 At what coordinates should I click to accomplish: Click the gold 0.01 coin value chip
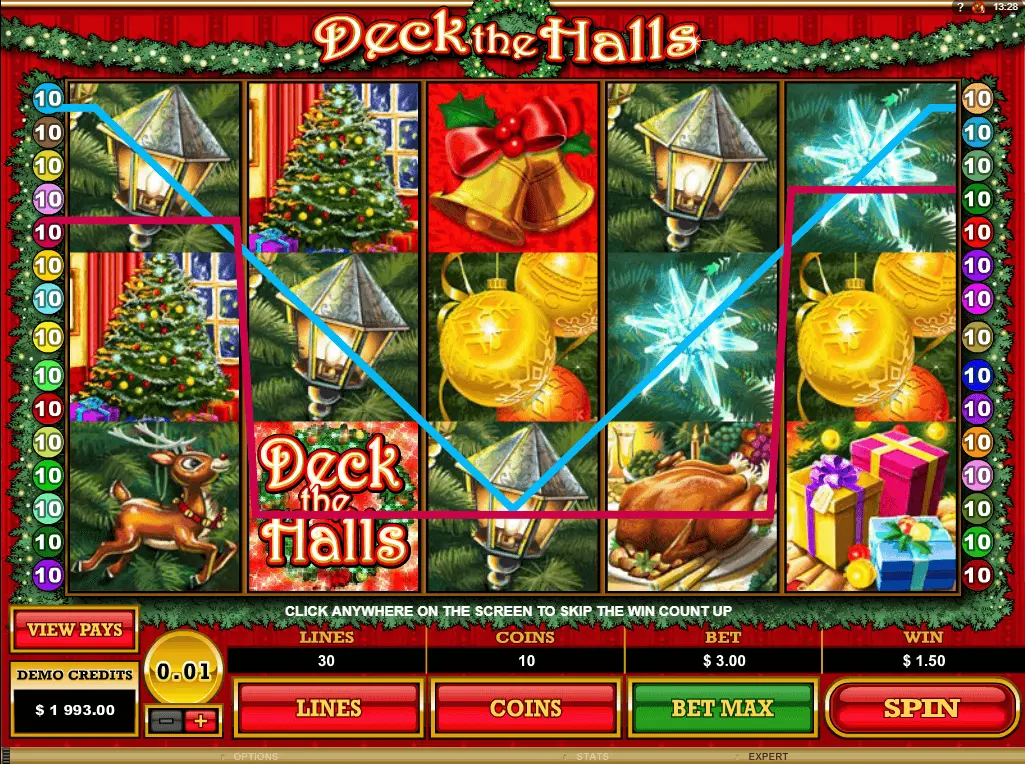pyautogui.click(x=183, y=670)
